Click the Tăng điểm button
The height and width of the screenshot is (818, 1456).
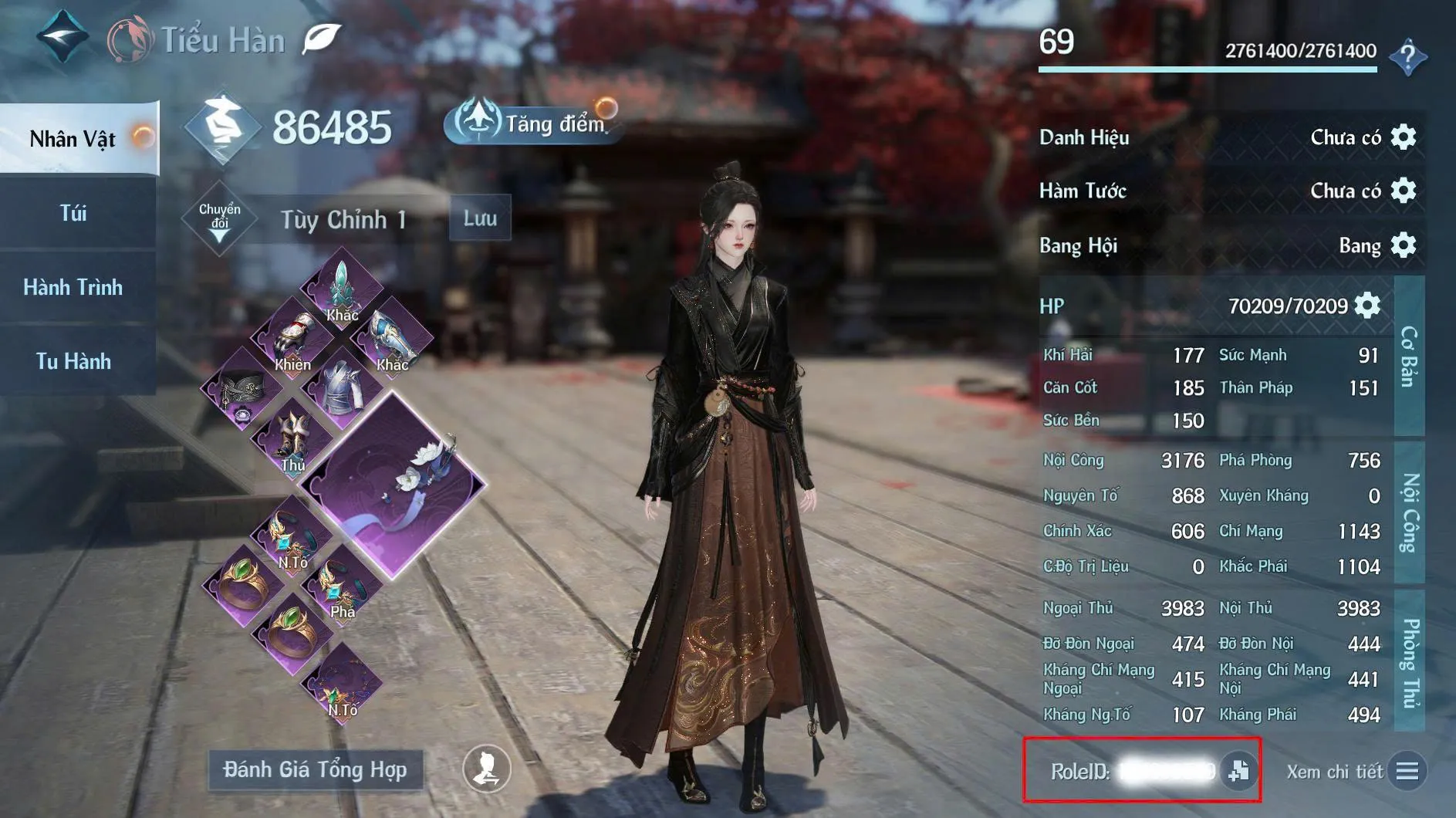(x=531, y=123)
